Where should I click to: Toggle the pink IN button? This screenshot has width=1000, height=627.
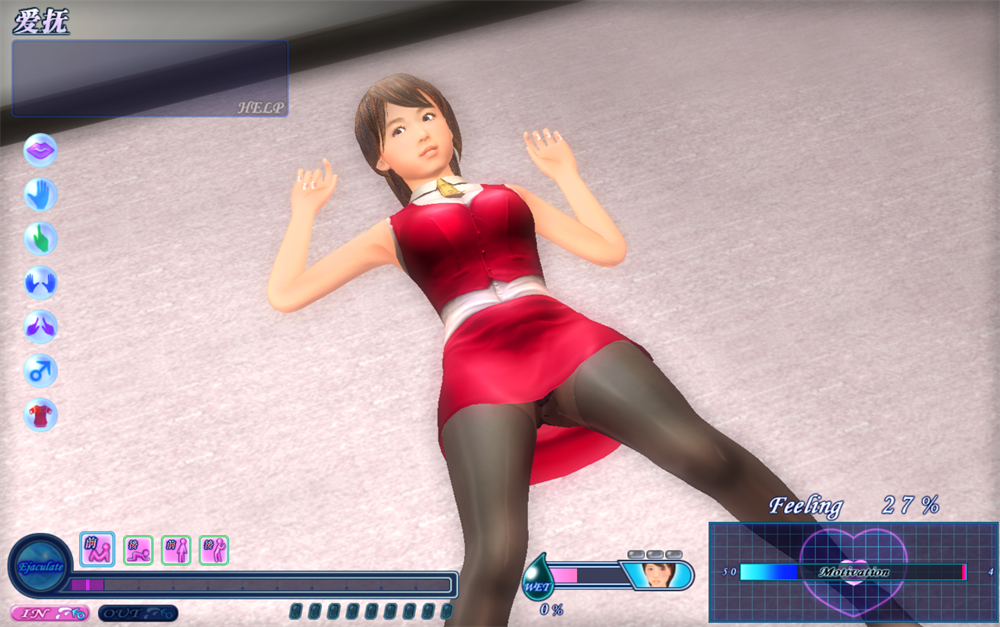[x=49, y=613]
